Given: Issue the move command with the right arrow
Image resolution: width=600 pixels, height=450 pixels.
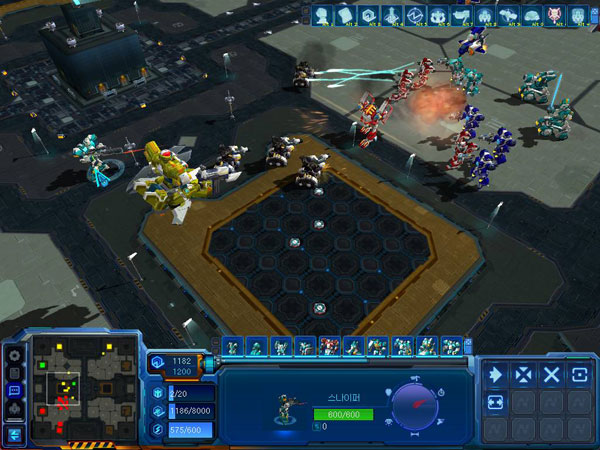Looking at the screenshot, I should click(x=495, y=374).
